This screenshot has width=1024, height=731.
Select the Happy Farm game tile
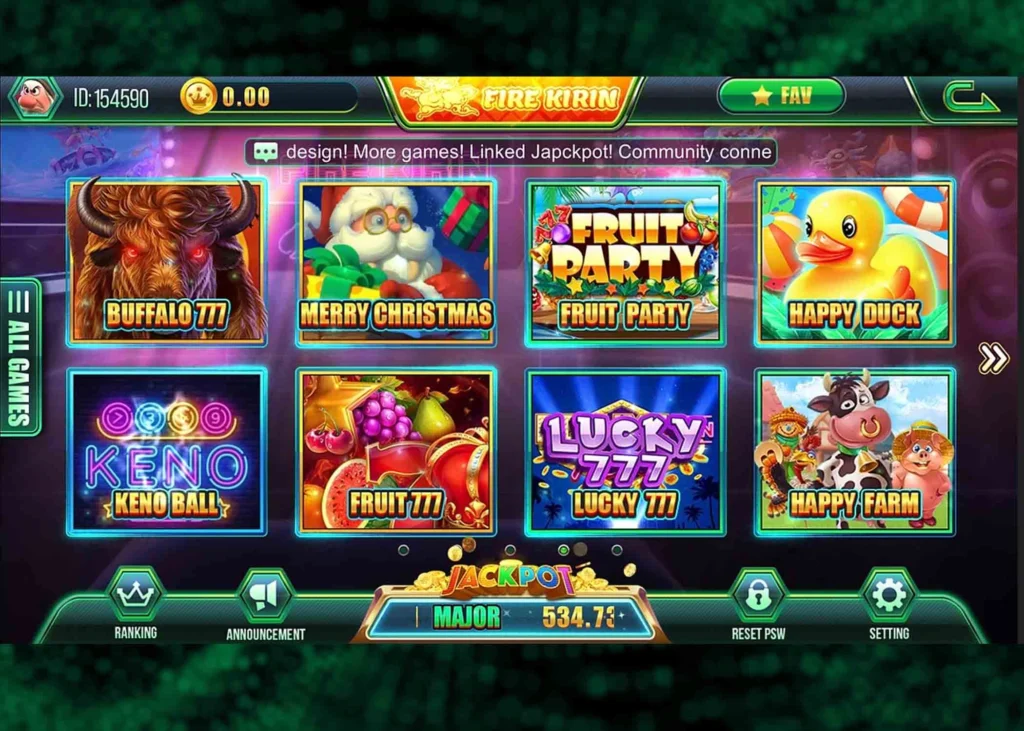point(854,452)
